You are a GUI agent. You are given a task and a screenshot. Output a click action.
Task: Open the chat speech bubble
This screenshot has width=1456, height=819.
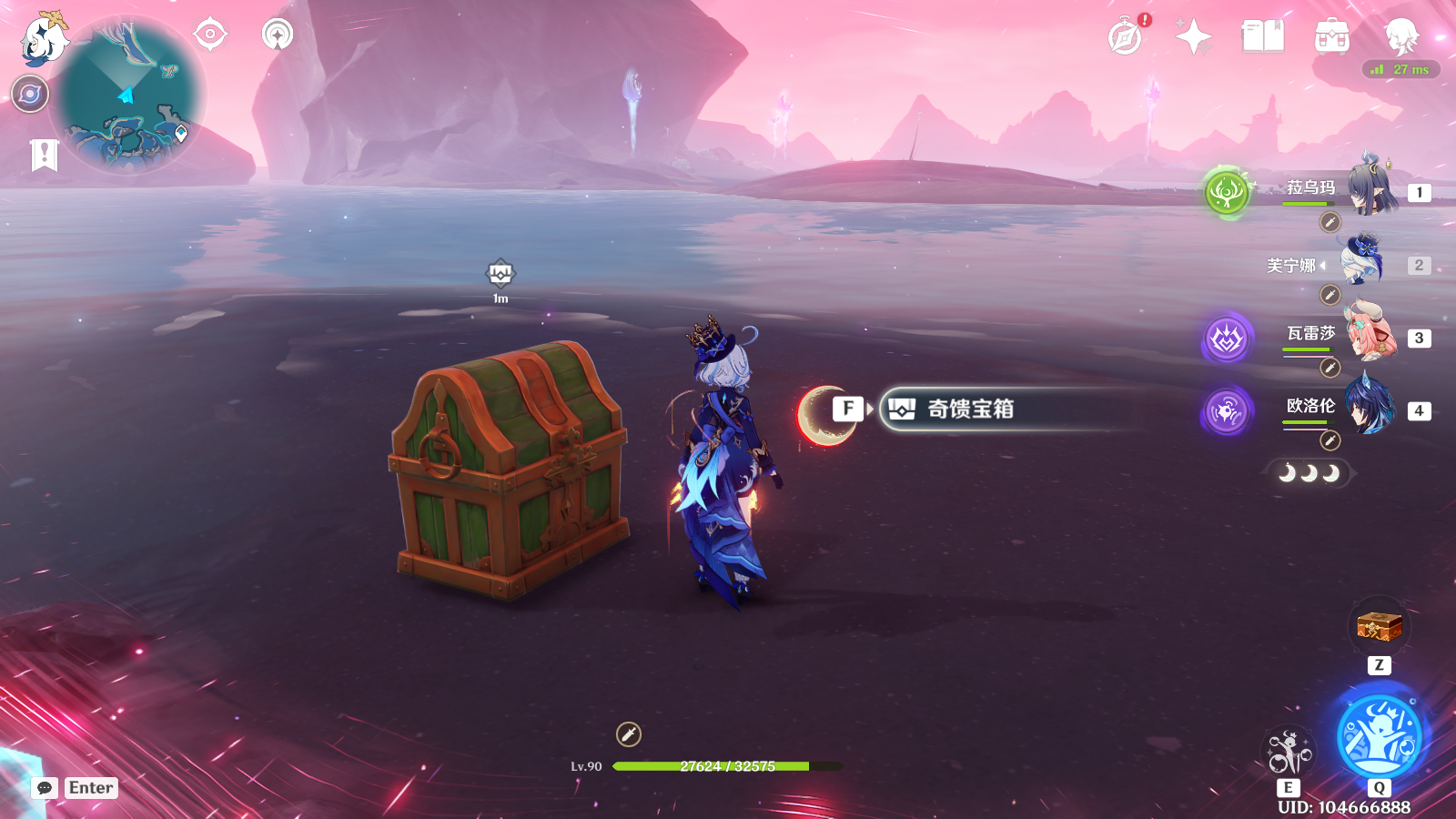pos(45,787)
